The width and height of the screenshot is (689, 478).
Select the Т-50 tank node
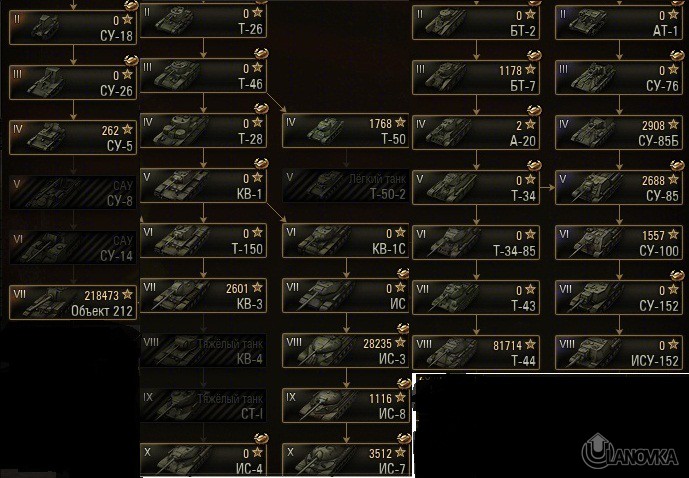pos(347,131)
